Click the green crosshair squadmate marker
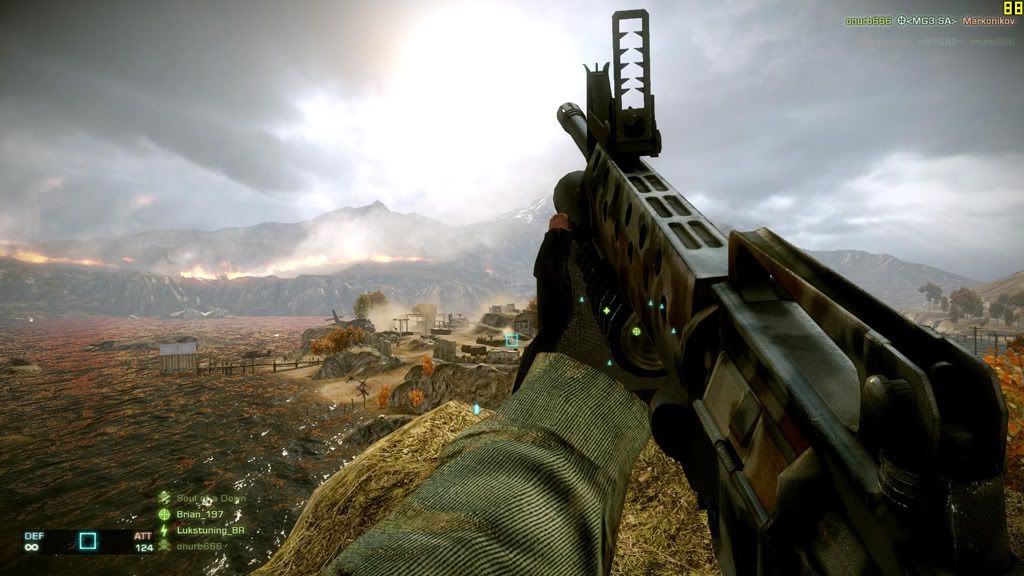The height and width of the screenshot is (576, 1024). click(636, 331)
